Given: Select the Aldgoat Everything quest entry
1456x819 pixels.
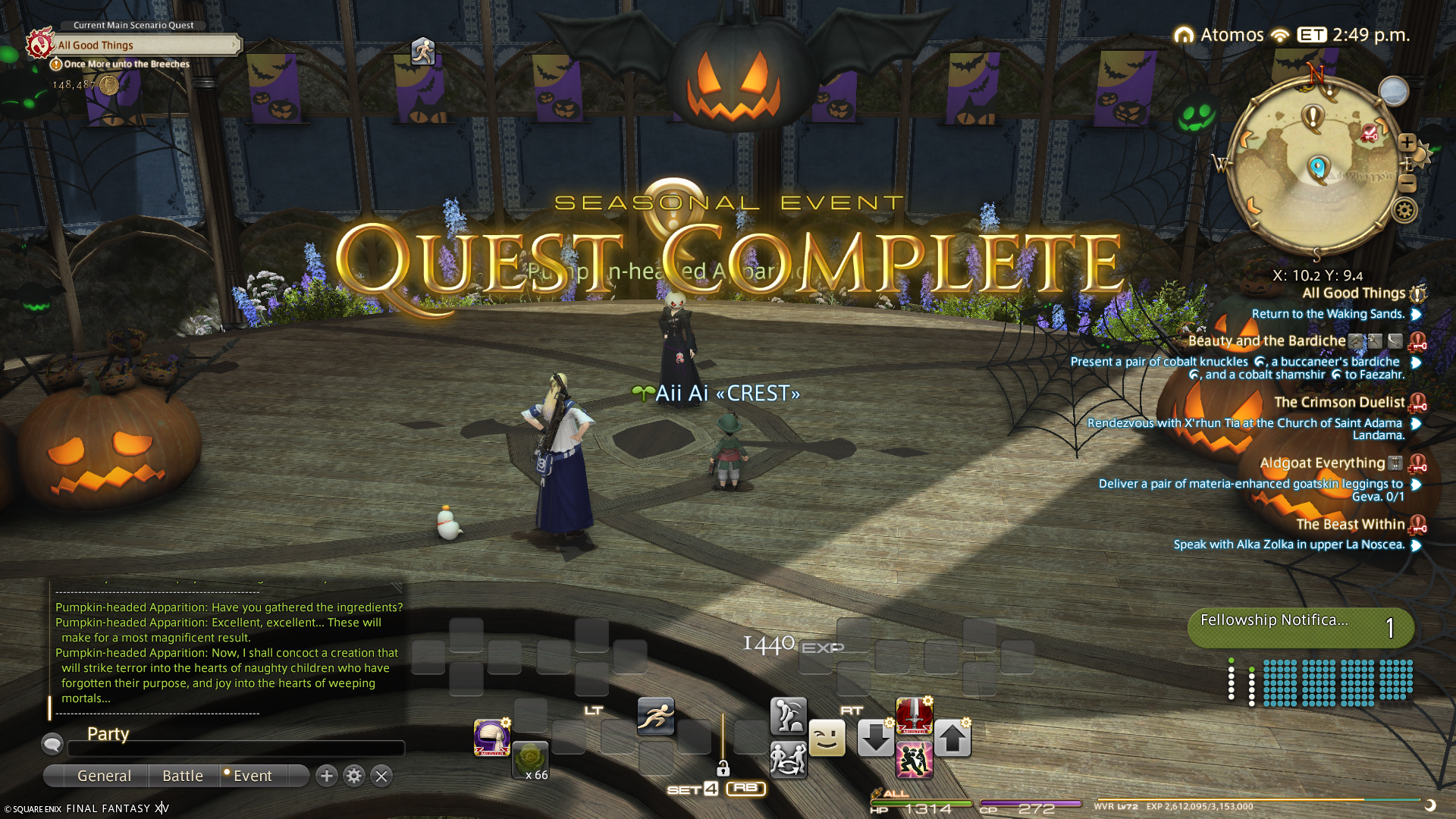Looking at the screenshot, I should (1322, 463).
